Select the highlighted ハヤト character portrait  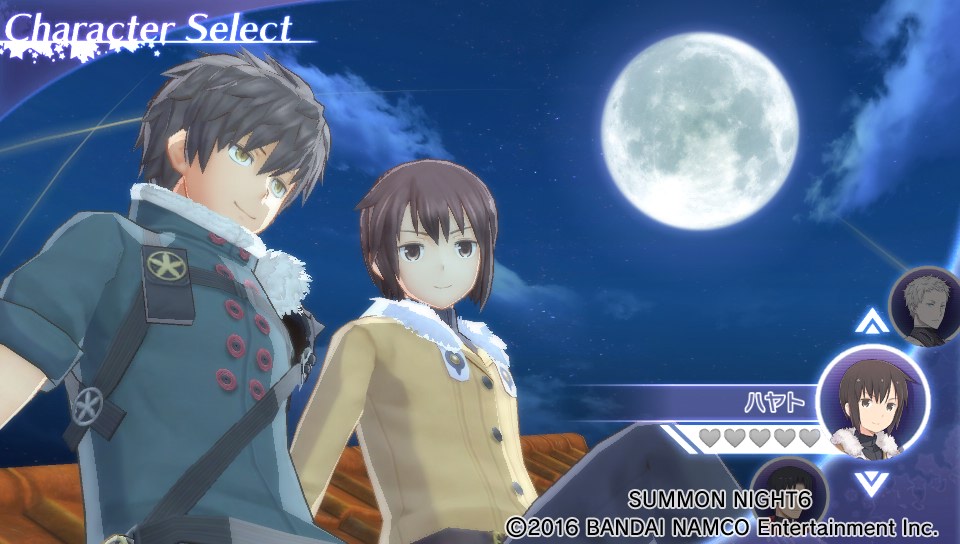873,402
